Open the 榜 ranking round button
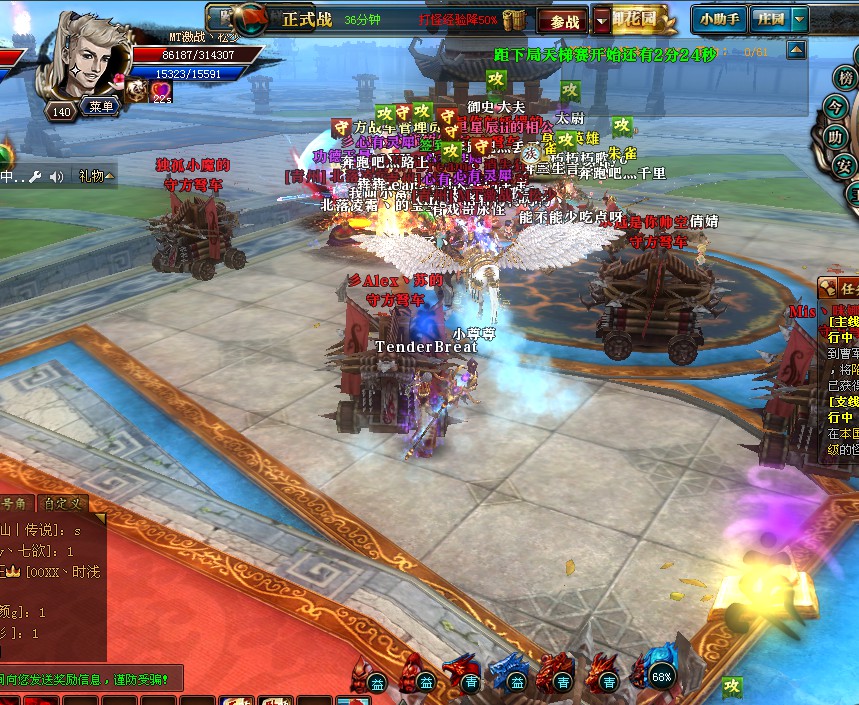Image resolution: width=859 pixels, height=705 pixels. 845,78
